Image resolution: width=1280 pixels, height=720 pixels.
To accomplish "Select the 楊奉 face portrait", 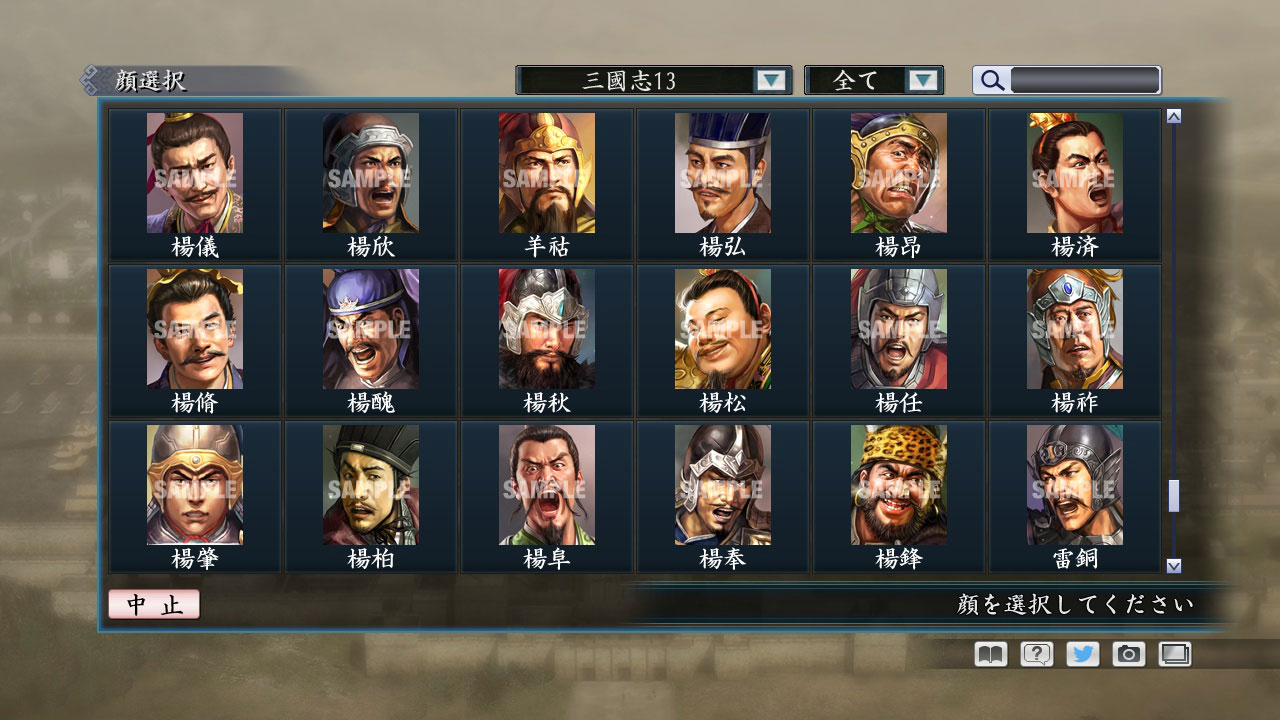I will click(x=720, y=485).
